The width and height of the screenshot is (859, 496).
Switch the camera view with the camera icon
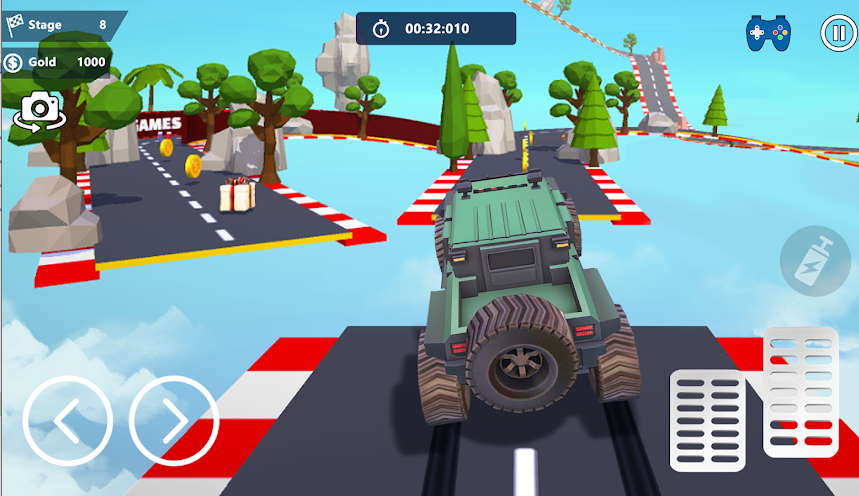tap(38, 110)
